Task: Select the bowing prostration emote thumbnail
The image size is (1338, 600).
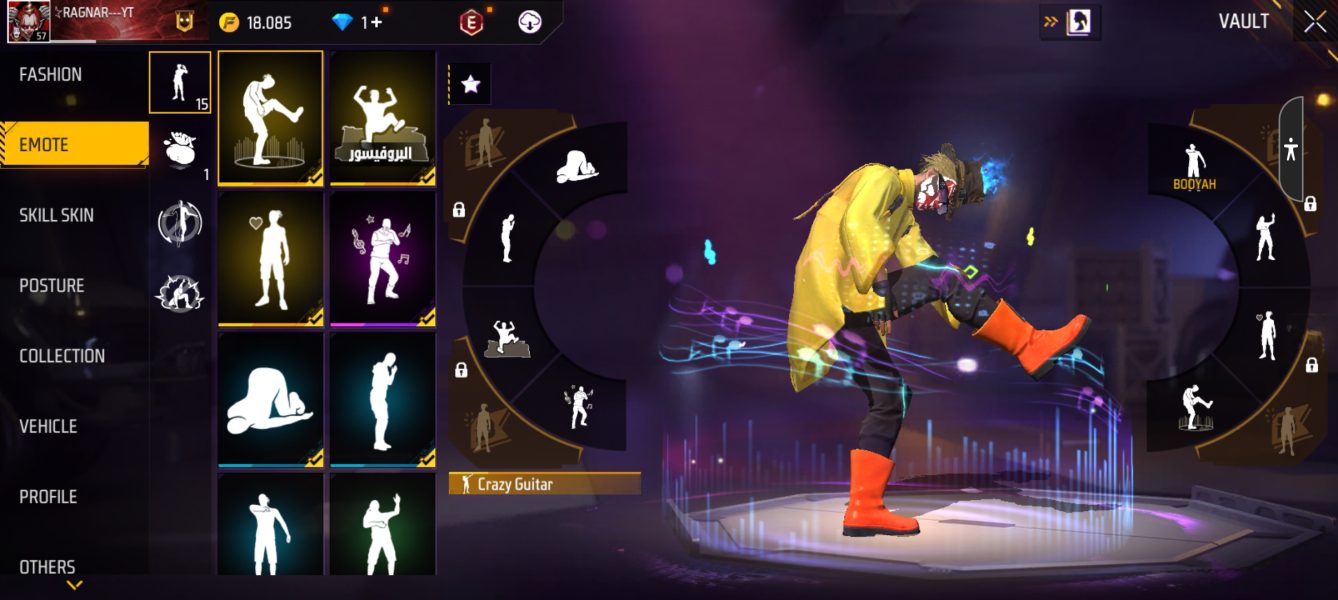Action: [270, 399]
